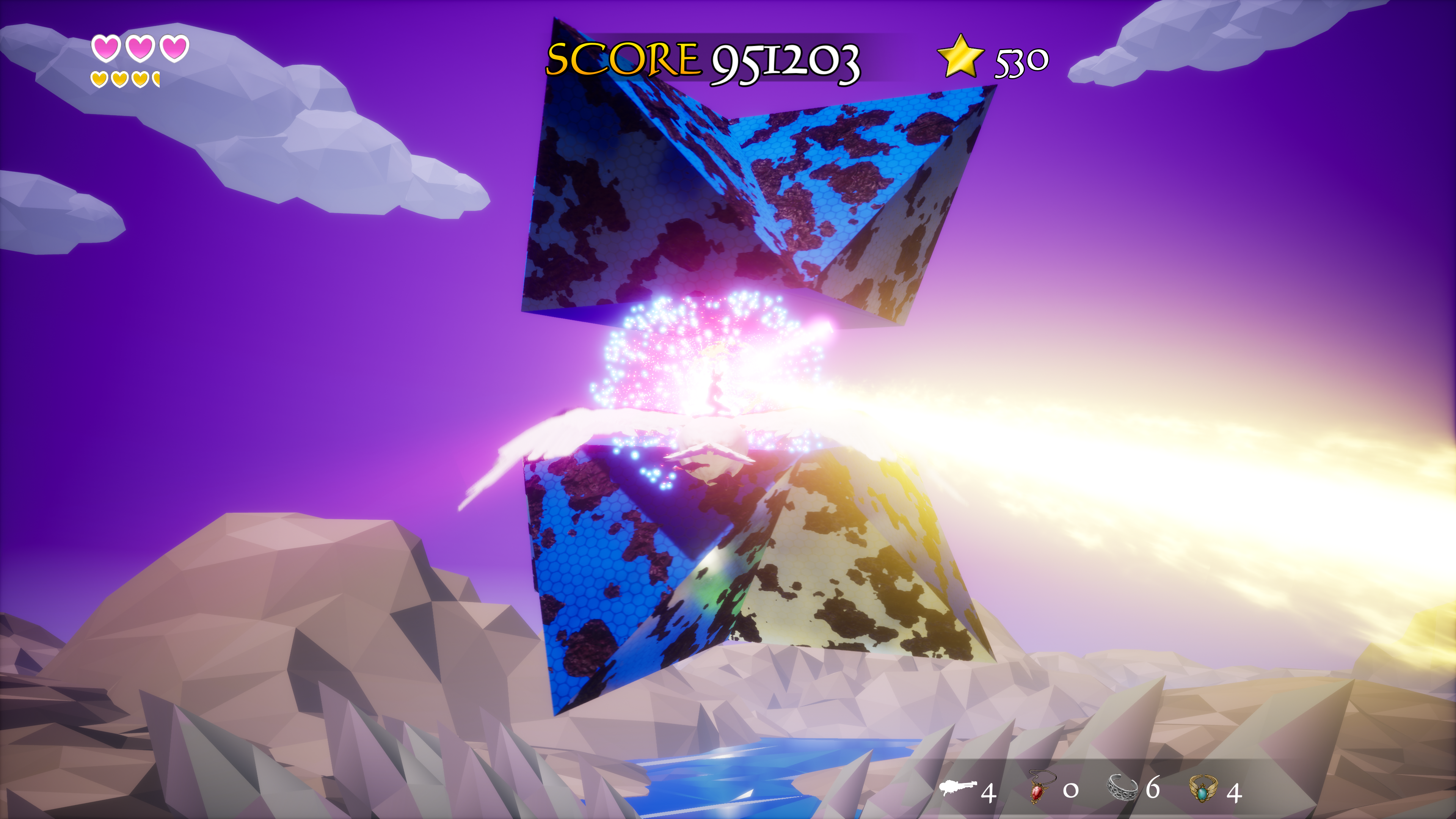Click the gold star collectible icon
This screenshot has height=819, width=1456.
pos(960,56)
